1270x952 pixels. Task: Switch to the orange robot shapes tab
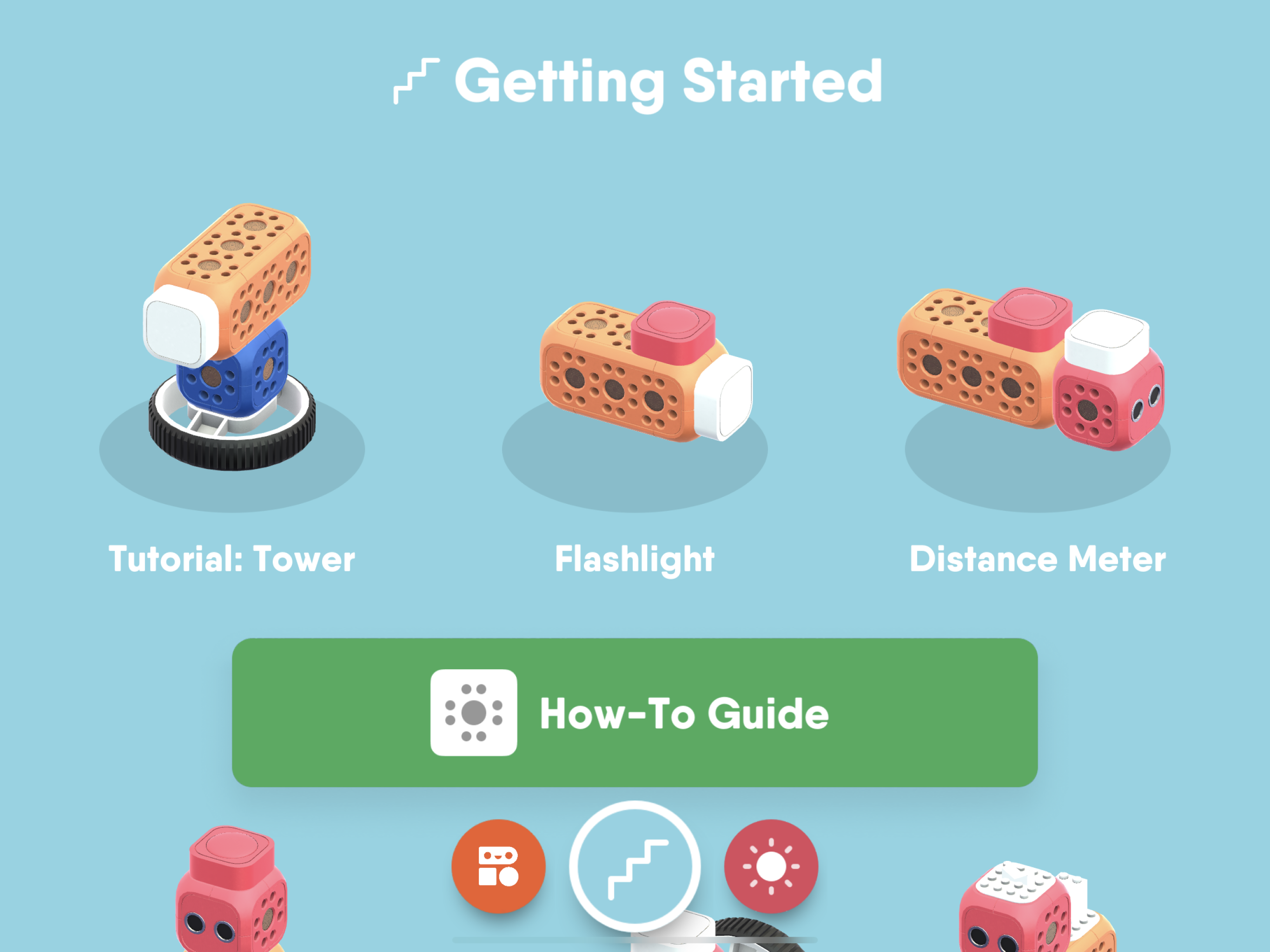(x=498, y=866)
